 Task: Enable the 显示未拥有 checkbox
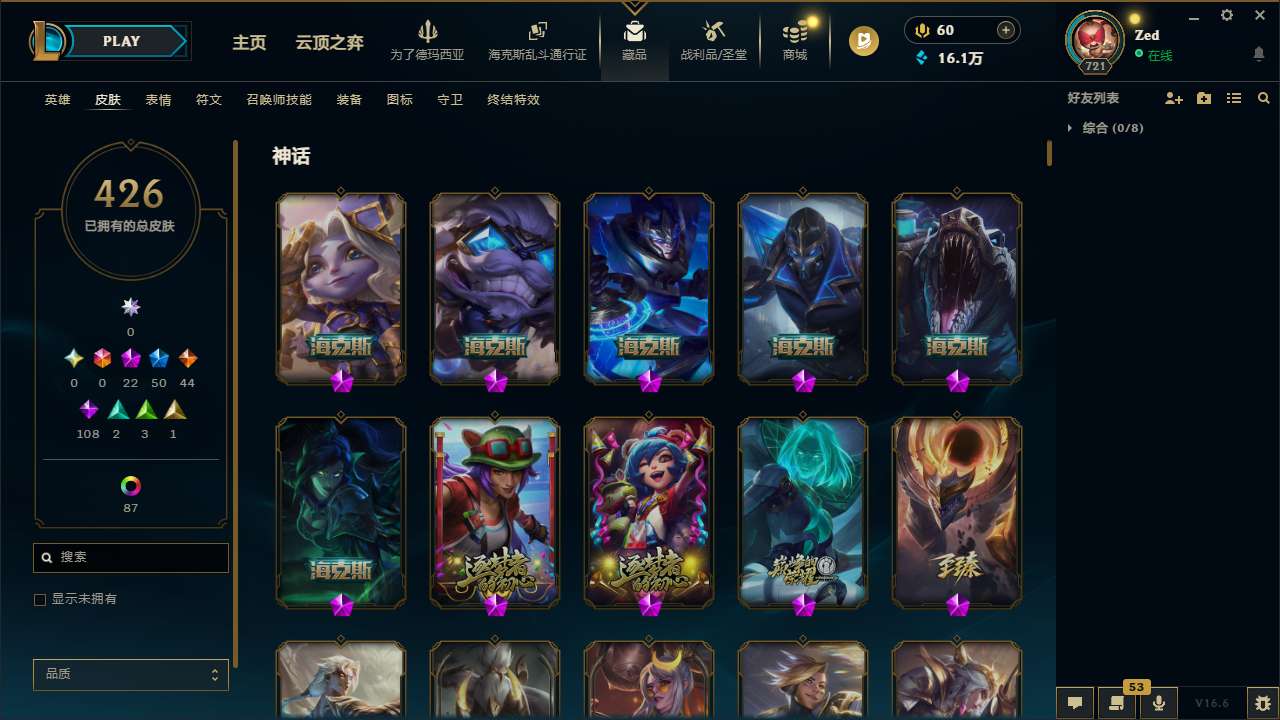coord(40,599)
